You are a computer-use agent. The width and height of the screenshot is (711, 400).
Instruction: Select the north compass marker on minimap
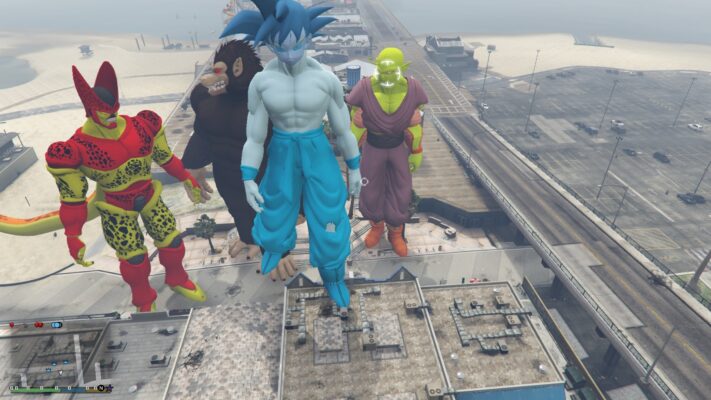click(x=101, y=387)
